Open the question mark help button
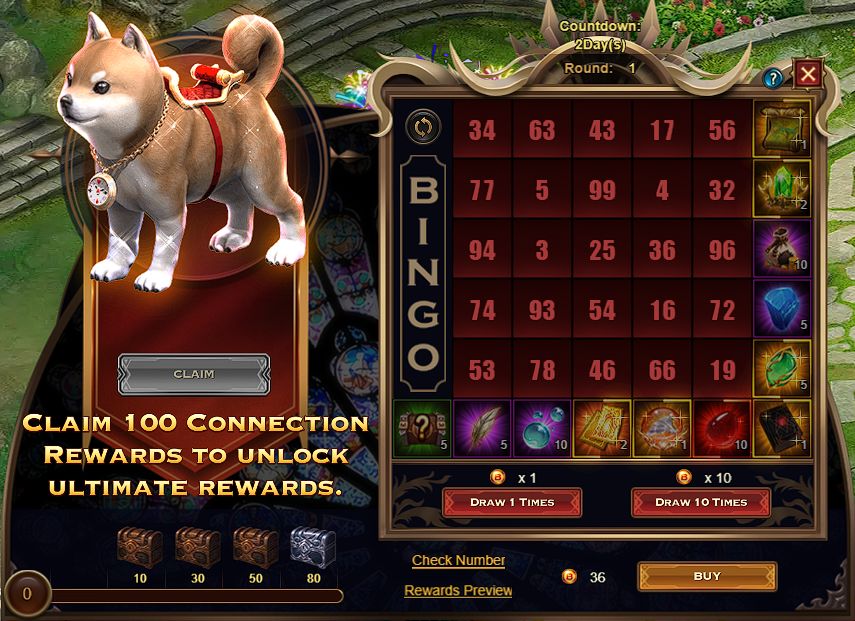This screenshot has height=621, width=855. click(x=772, y=78)
